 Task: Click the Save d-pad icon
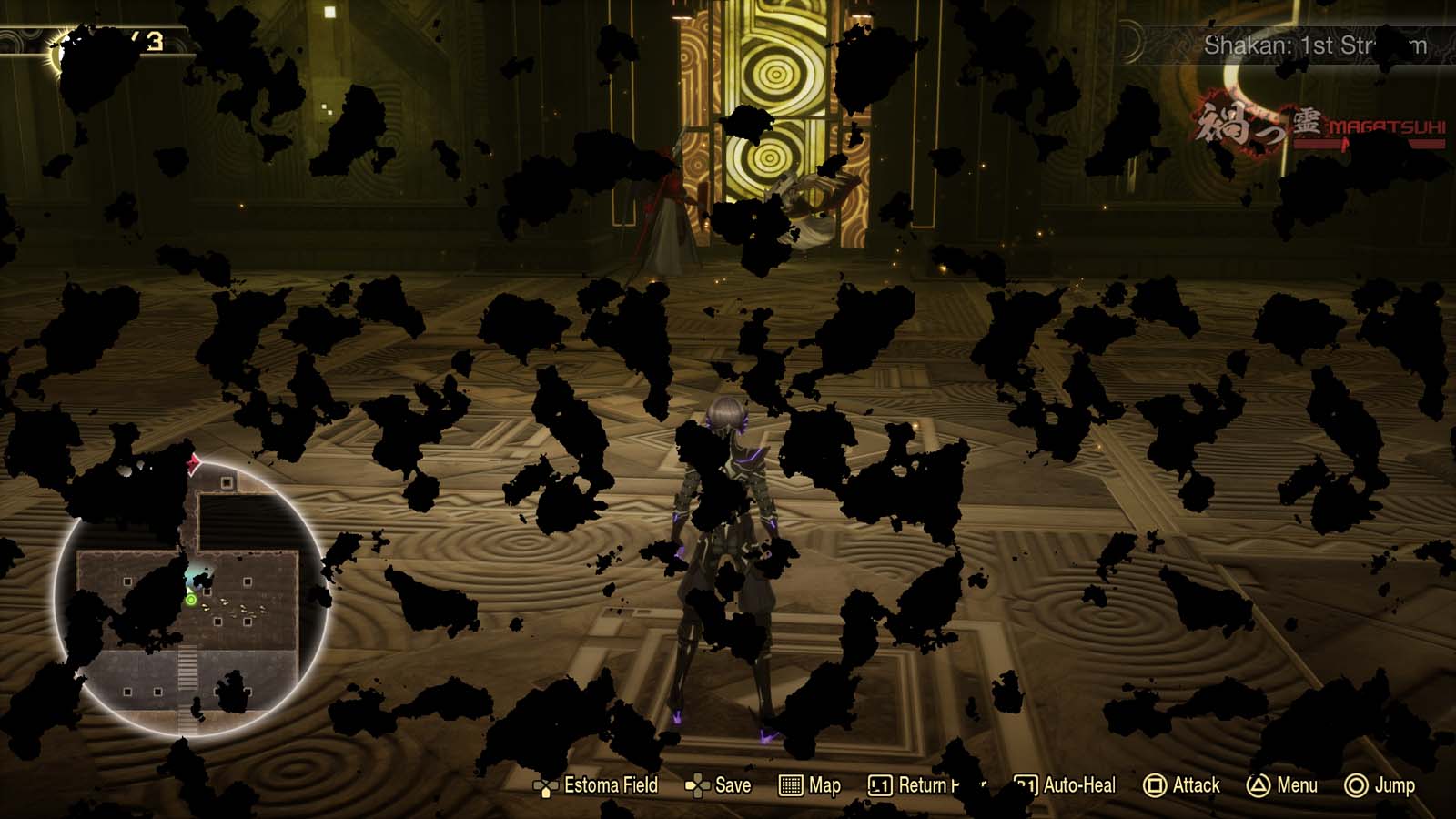coord(699,784)
